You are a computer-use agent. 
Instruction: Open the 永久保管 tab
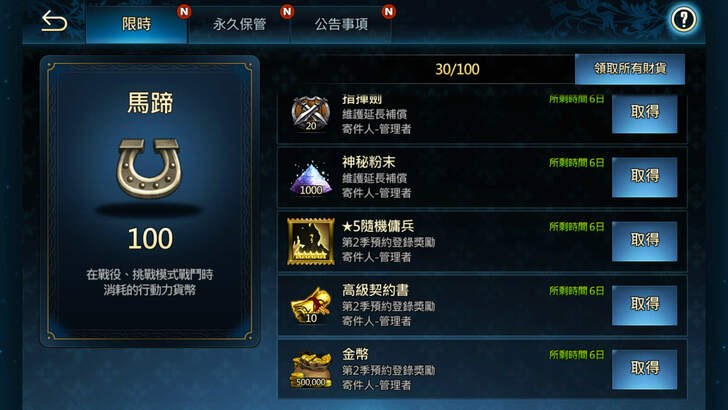pos(239,24)
